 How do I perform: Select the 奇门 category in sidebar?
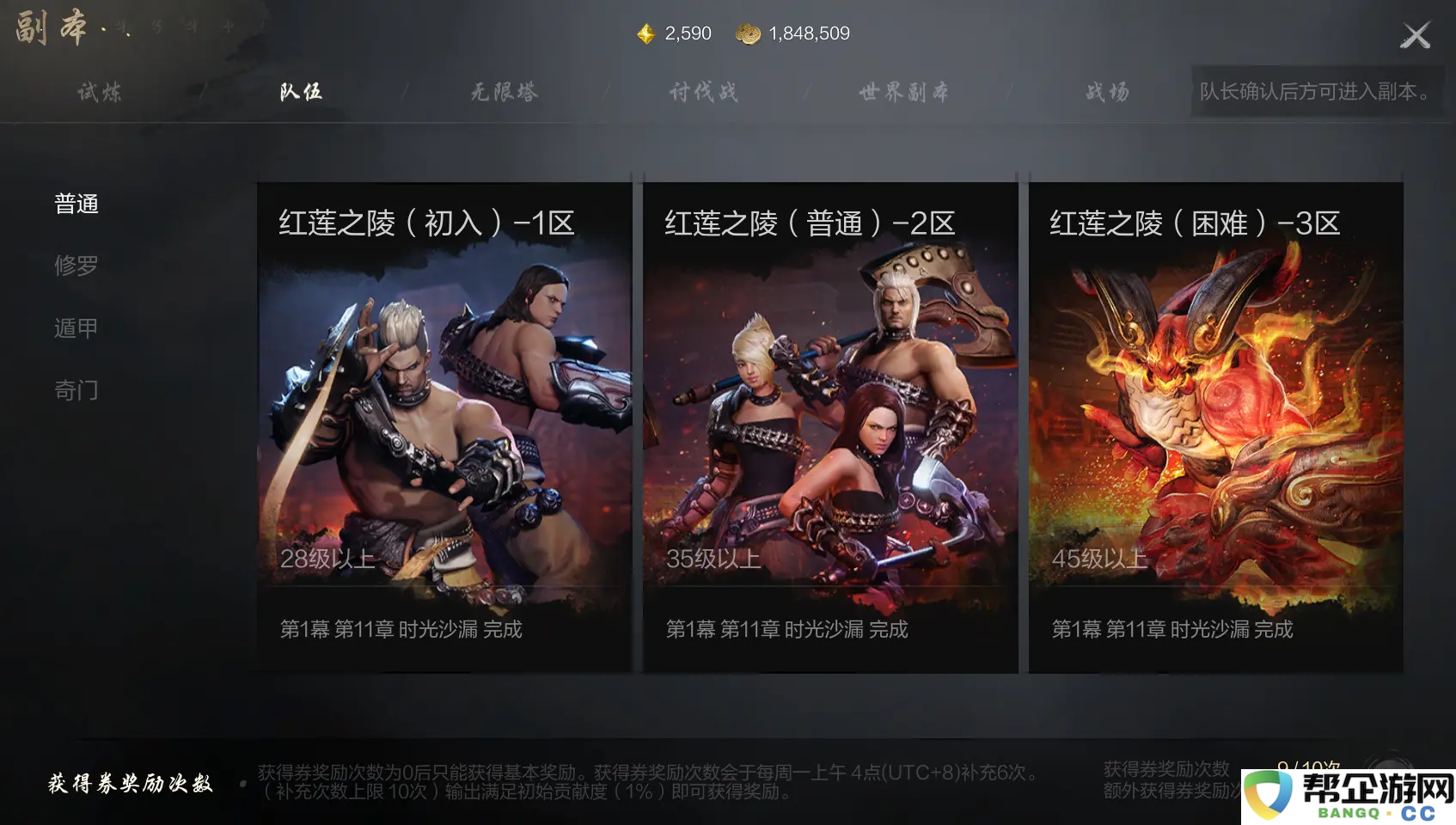pos(77,389)
